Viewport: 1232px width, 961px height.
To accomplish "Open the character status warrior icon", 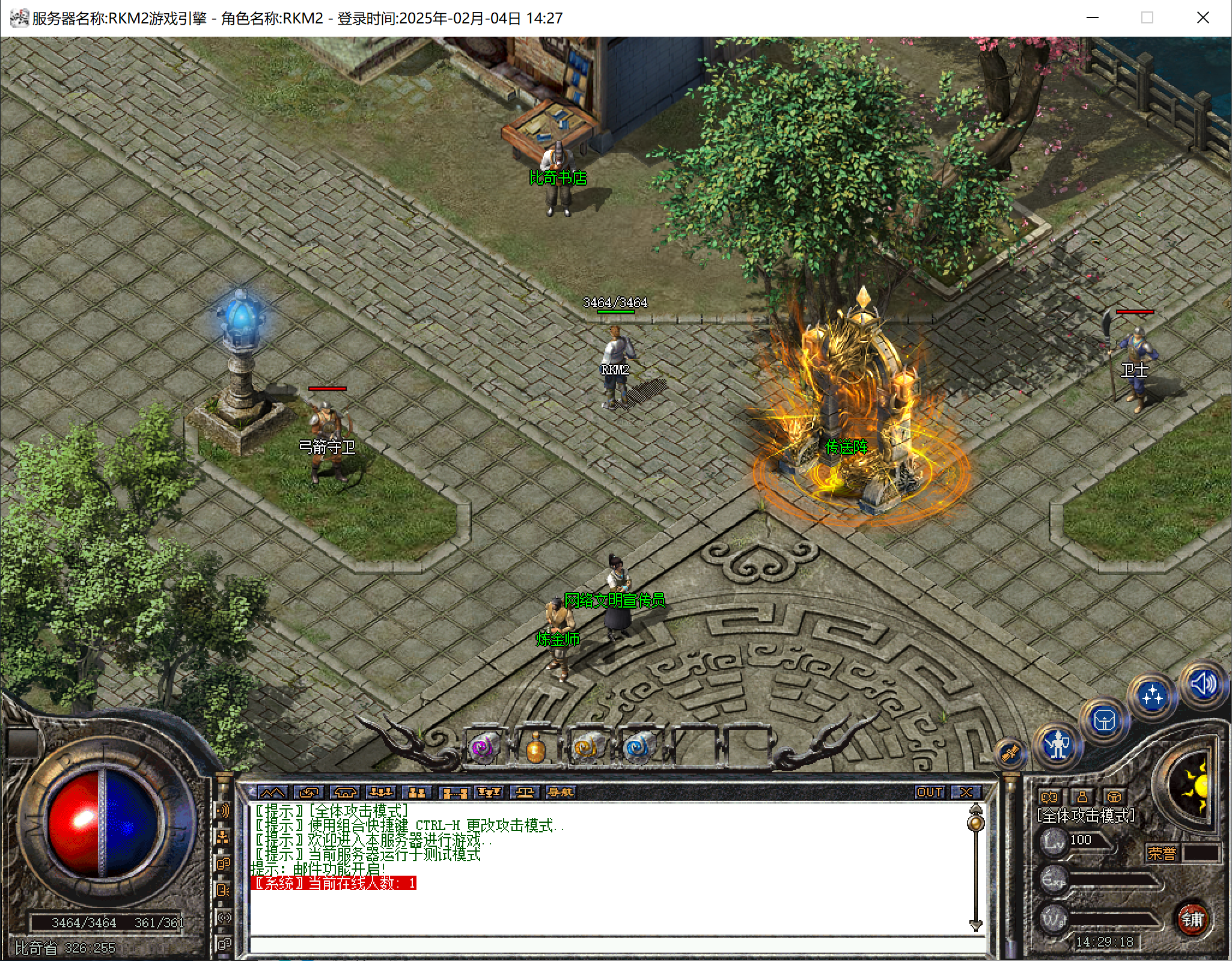I will click(1057, 745).
